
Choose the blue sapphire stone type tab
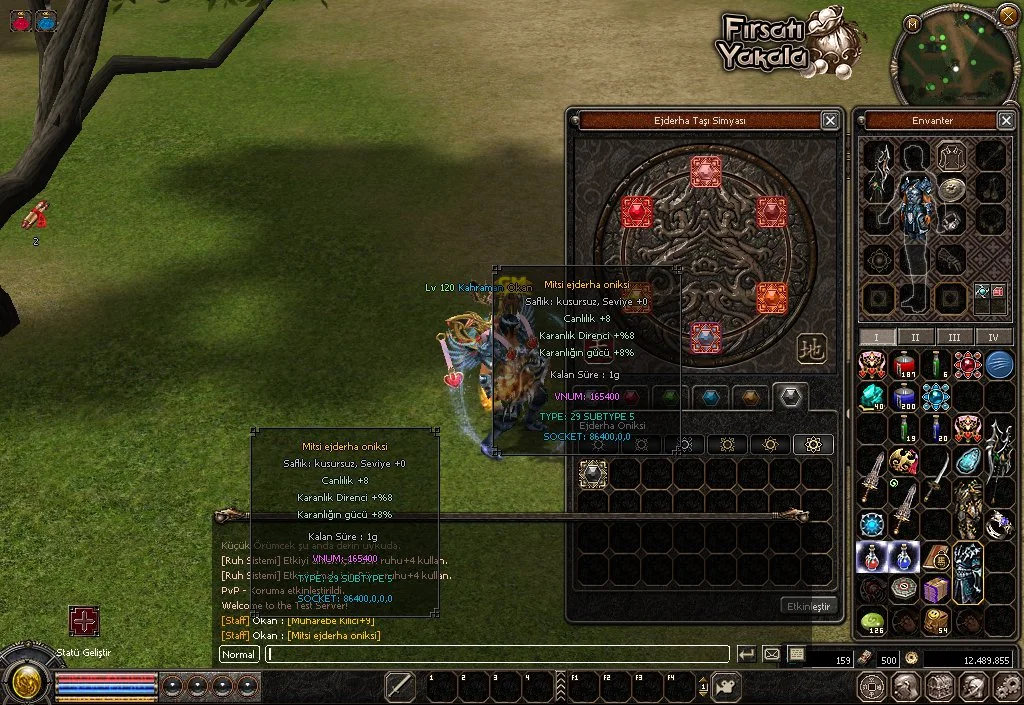pyautogui.click(x=709, y=397)
